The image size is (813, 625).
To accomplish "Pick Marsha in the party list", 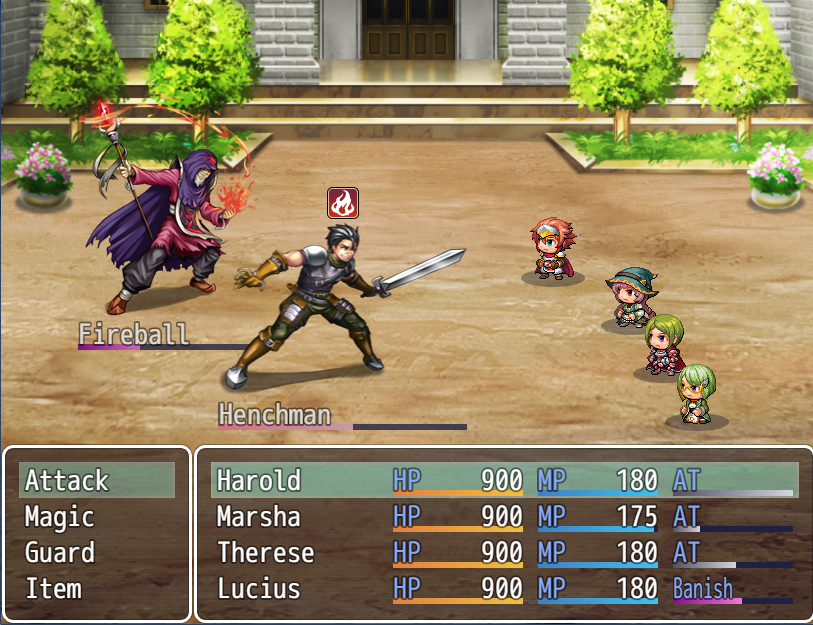I will point(504,517).
